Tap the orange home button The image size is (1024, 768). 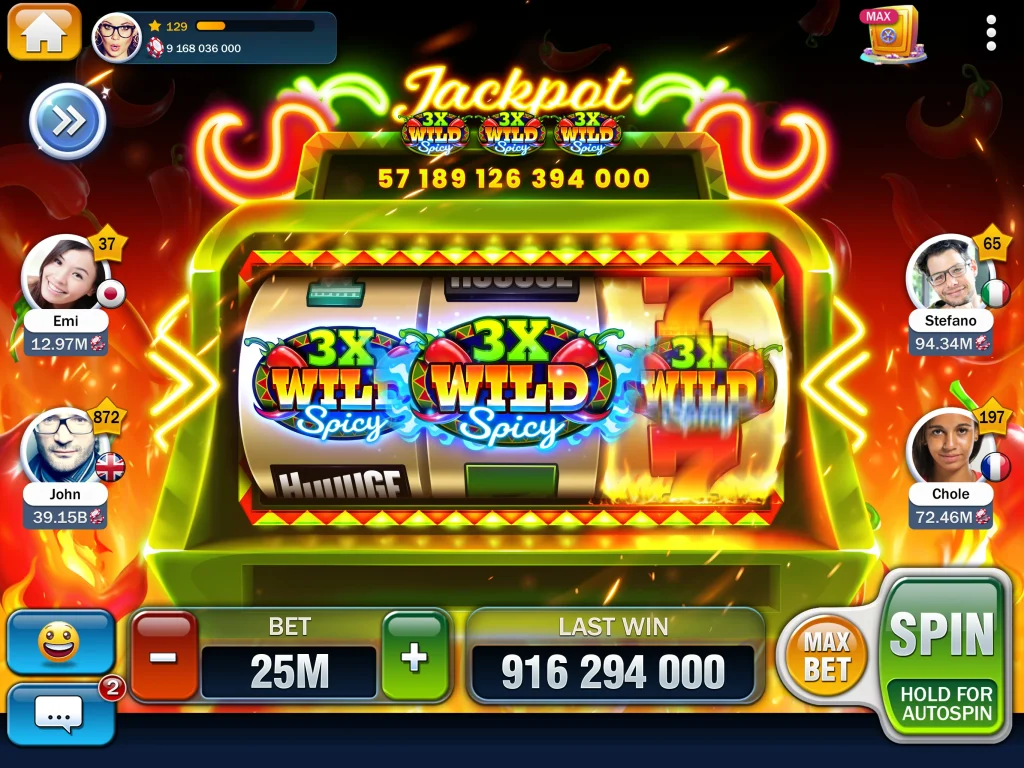(x=44, y=32)
